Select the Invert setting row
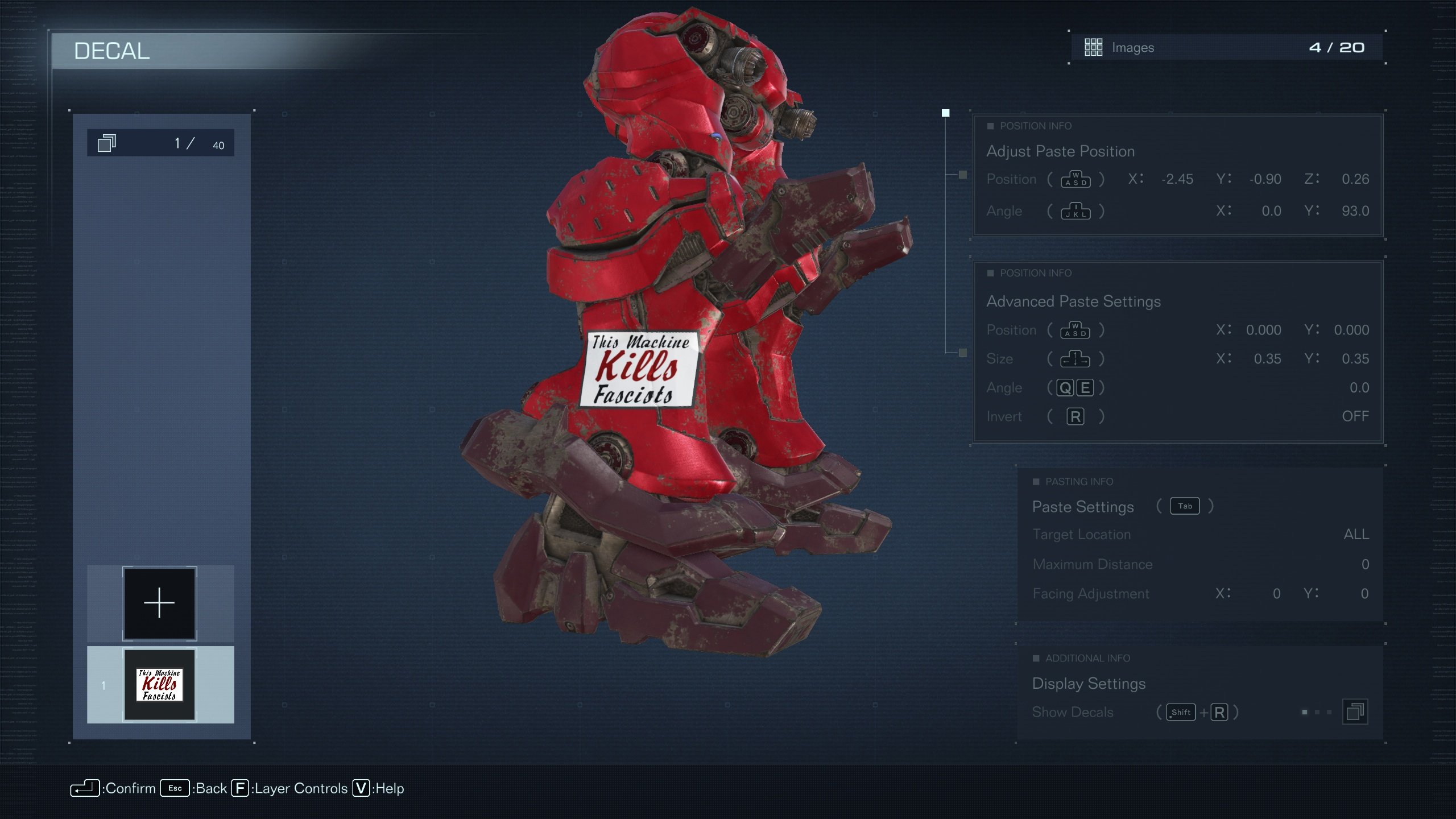 pos(1176,417)
